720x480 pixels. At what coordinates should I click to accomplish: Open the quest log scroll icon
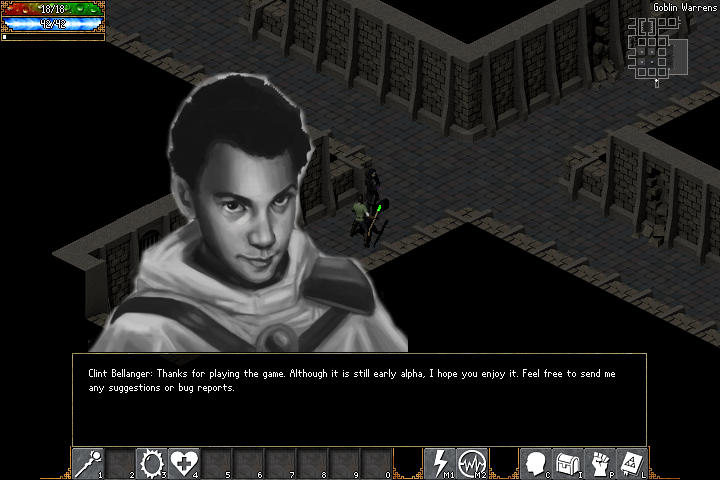point(632,463)
